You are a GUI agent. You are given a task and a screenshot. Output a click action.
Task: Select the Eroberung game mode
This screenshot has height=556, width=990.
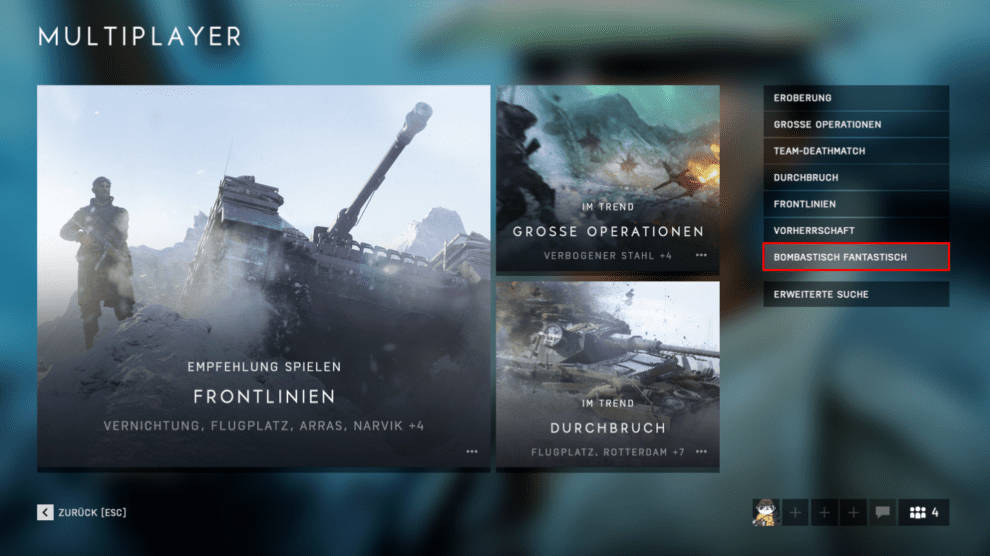point(855,98)
